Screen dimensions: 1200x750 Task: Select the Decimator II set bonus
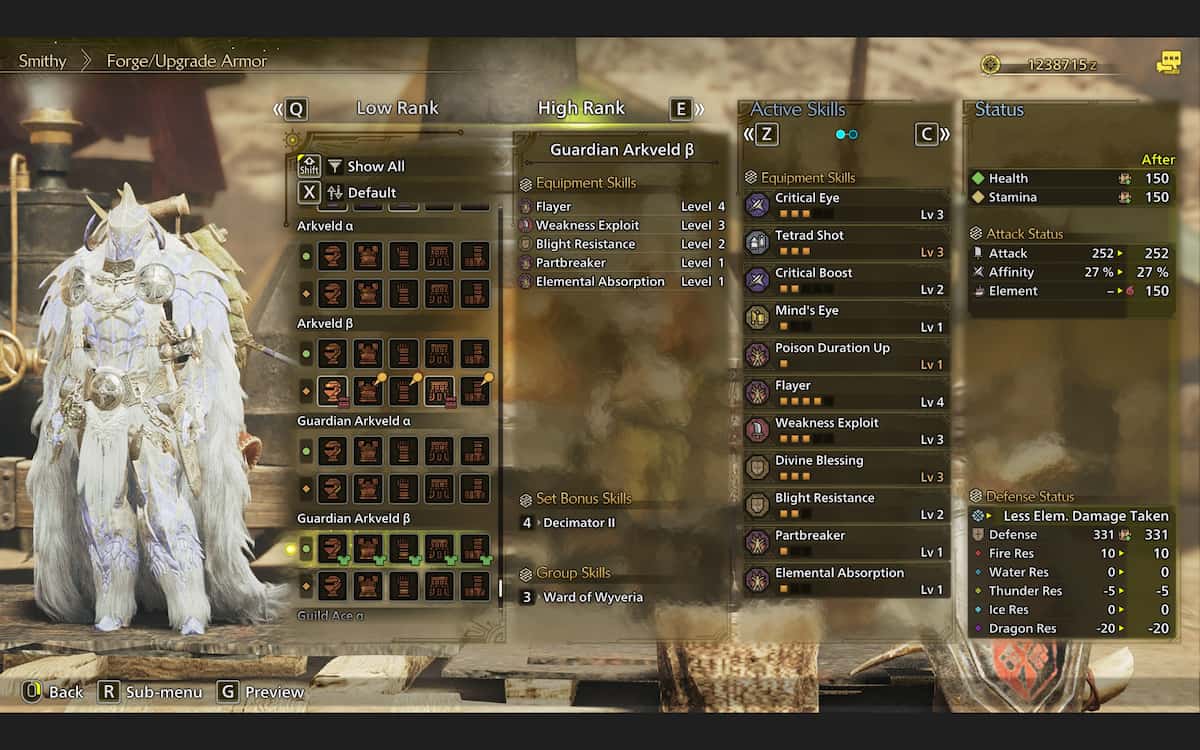579,523
